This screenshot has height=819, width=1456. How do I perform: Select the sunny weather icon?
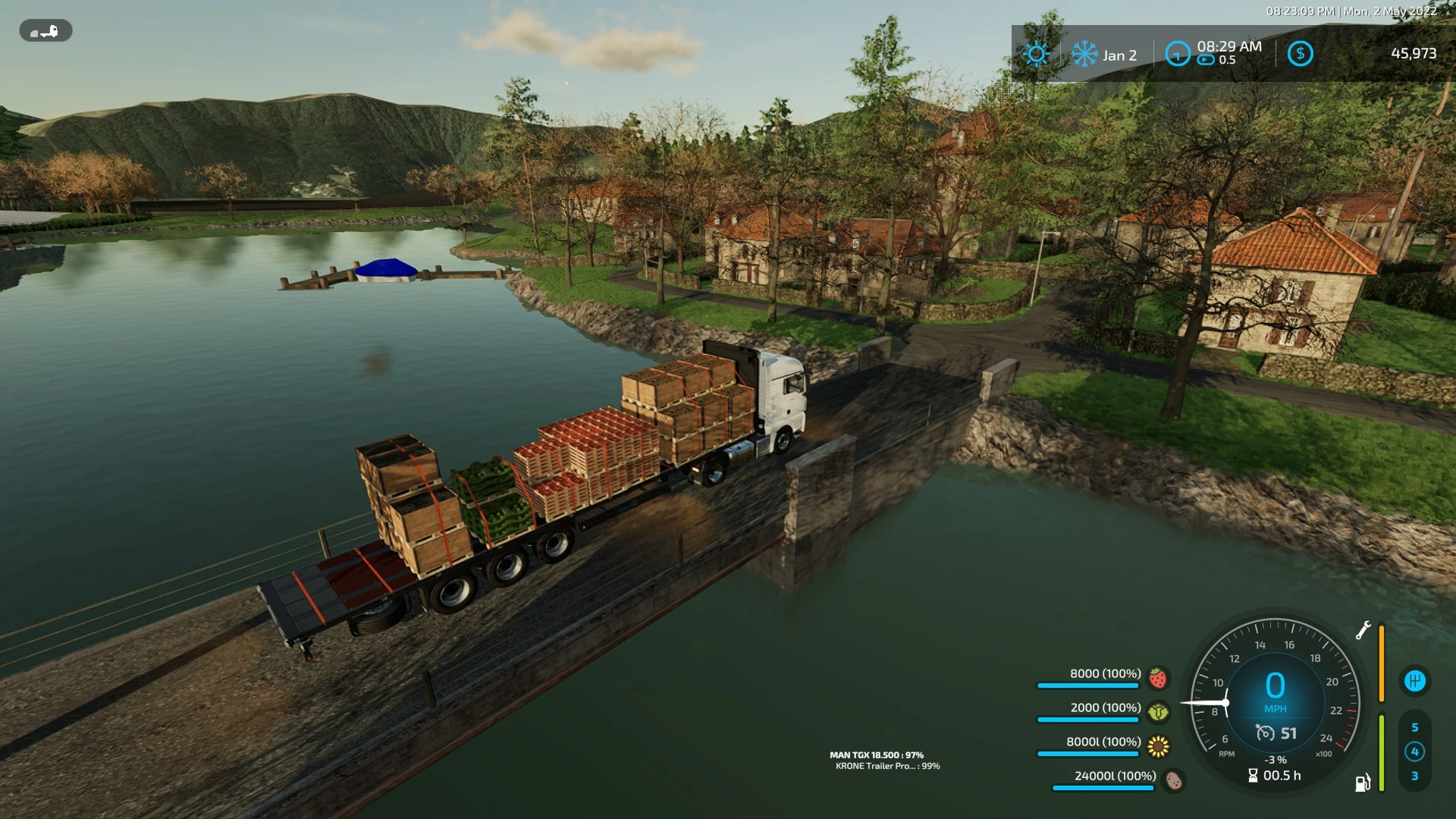coord(1036,54)
